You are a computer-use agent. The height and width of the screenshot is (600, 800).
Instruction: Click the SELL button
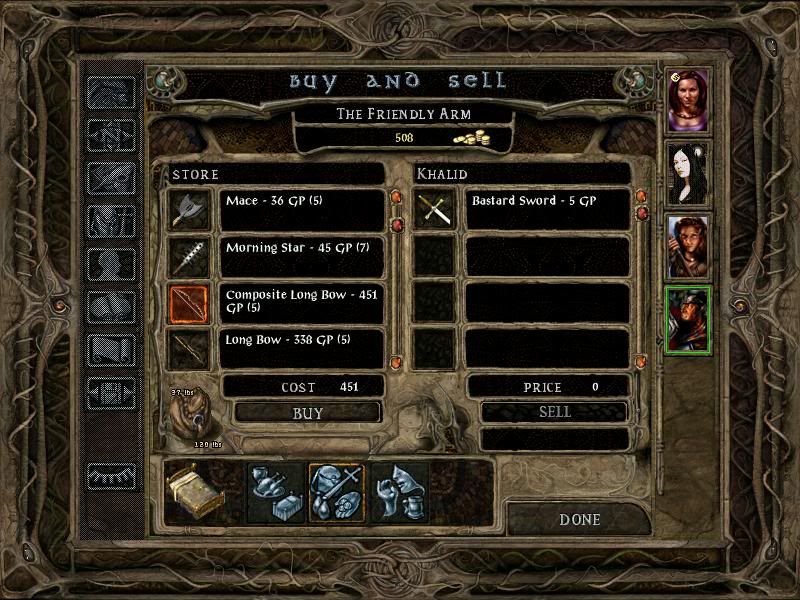click(554, 412)
